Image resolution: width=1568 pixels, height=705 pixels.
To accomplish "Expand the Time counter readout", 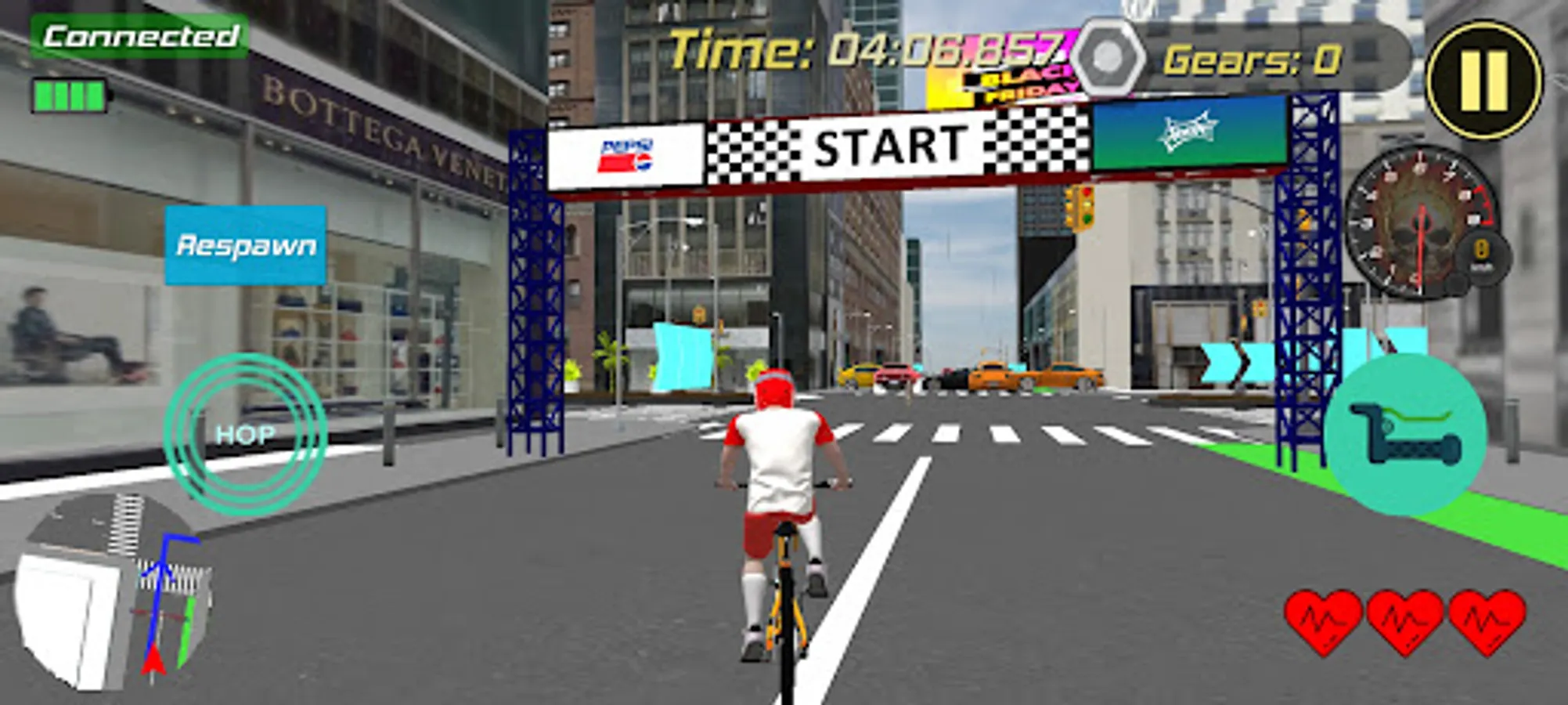I will coord(861,49).
